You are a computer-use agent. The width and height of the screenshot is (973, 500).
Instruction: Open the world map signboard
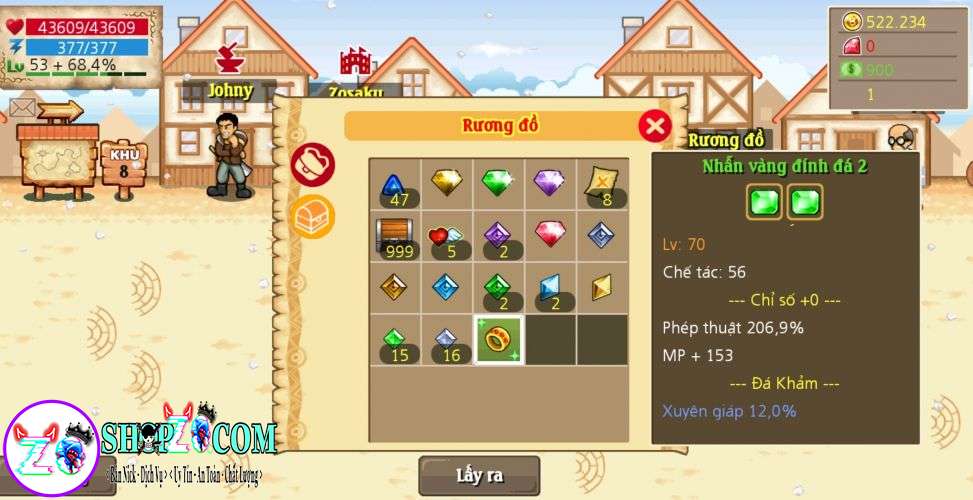[58, 158]
